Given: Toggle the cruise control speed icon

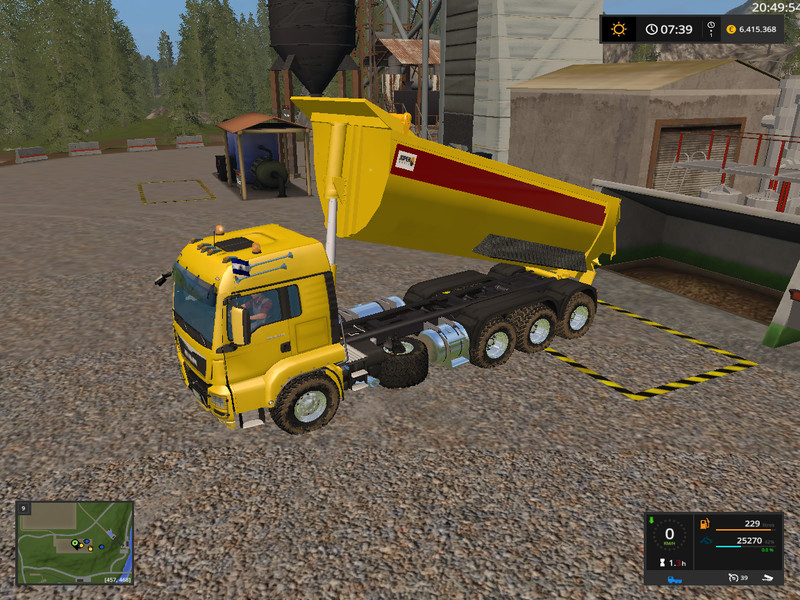Looking at the screenshot, I should pos(732,578).
